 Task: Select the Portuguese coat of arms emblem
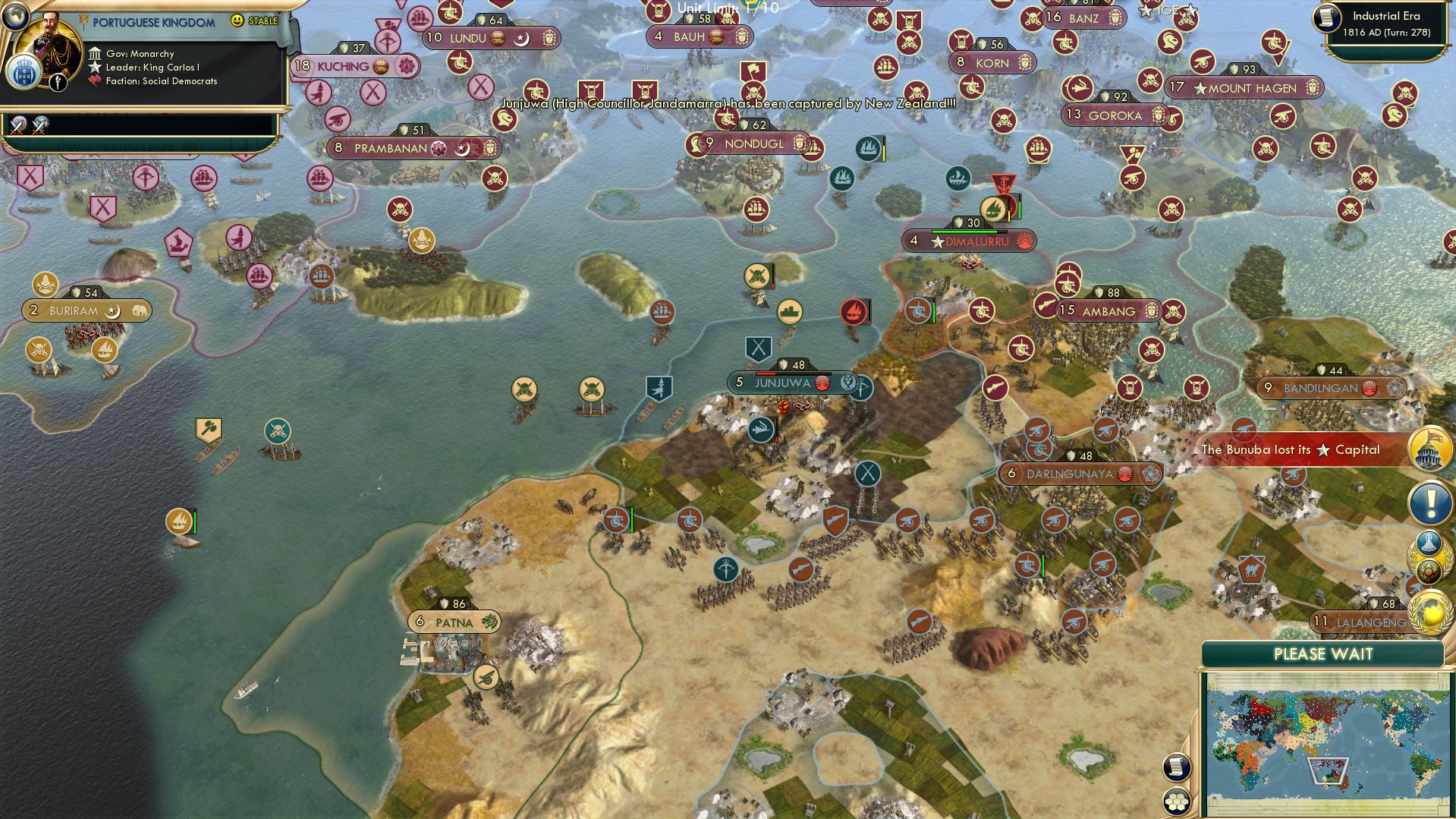click(23, 74)
